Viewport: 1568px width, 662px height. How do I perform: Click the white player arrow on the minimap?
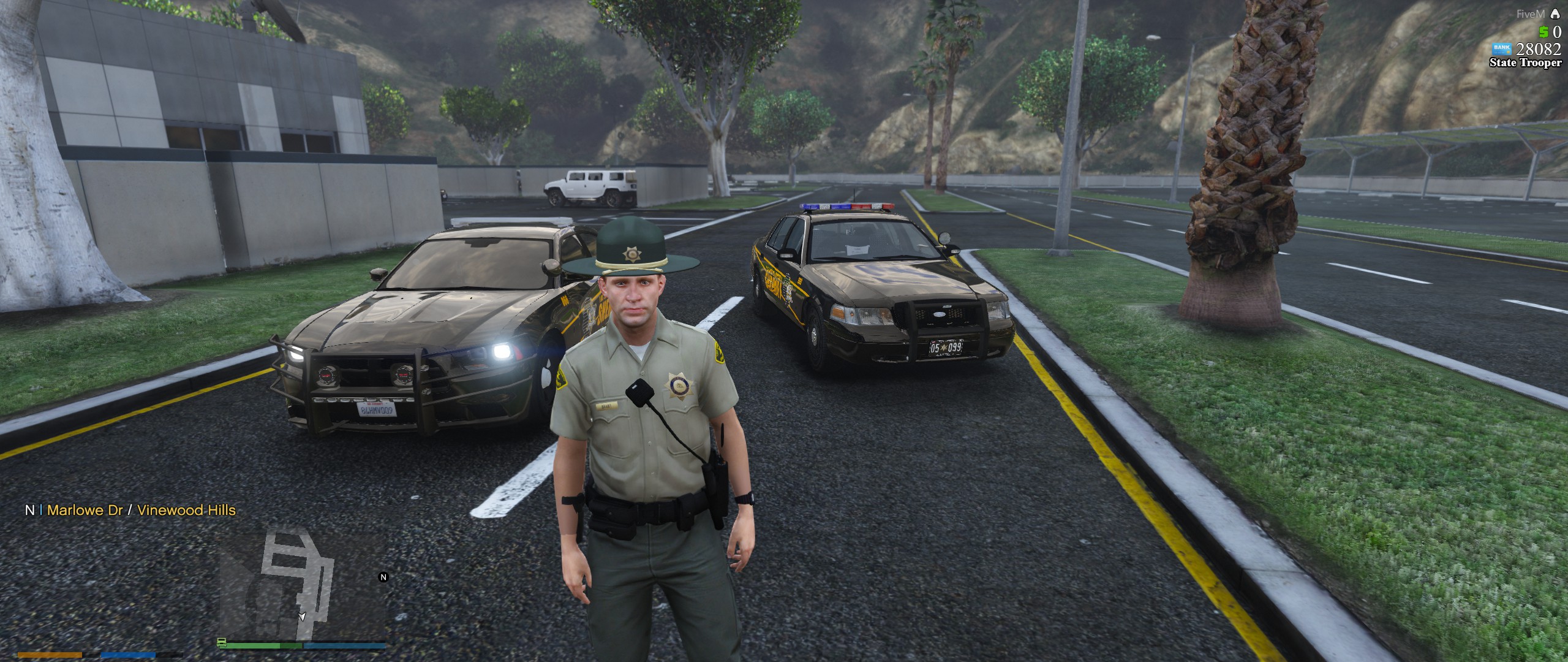302,617
